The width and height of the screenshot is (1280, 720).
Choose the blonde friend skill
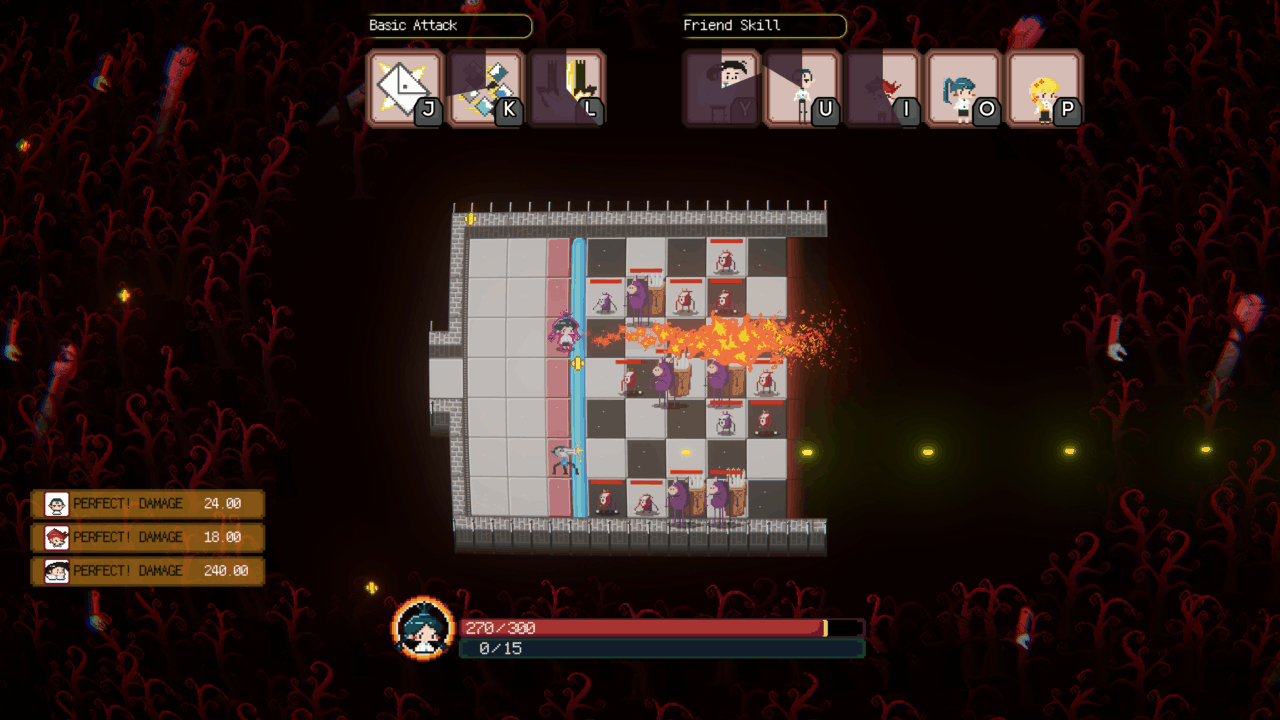[x=1045, y=88]
